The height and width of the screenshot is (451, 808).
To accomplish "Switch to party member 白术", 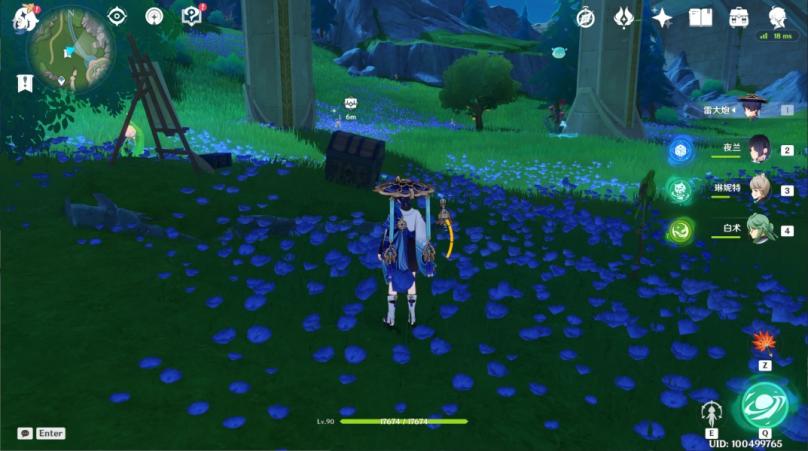I will coord(759,229).
